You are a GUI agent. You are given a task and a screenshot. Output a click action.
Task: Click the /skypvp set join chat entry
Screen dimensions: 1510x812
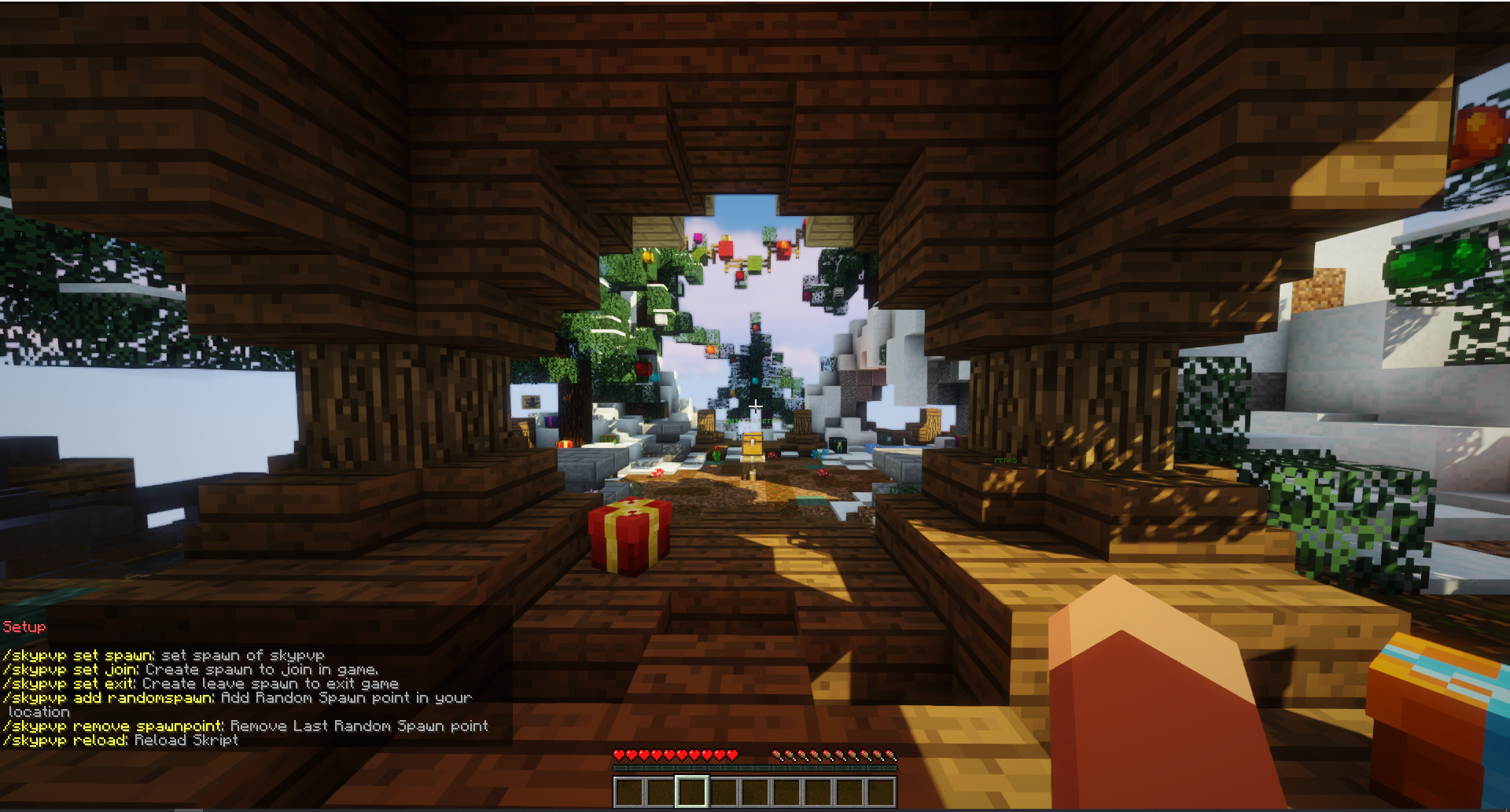pos(71,669)
